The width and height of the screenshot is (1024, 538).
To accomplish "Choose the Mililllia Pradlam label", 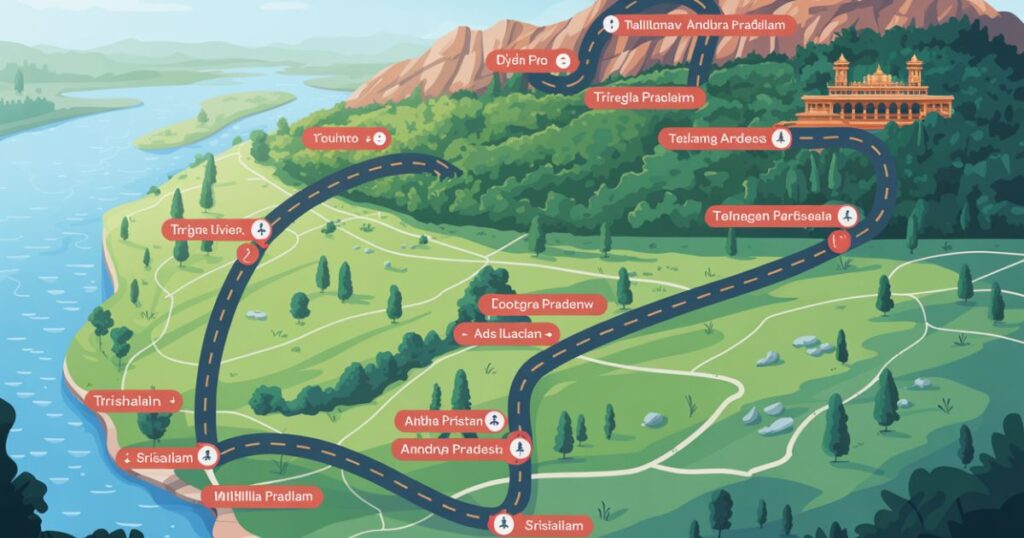I will click(x=263, y=497).
